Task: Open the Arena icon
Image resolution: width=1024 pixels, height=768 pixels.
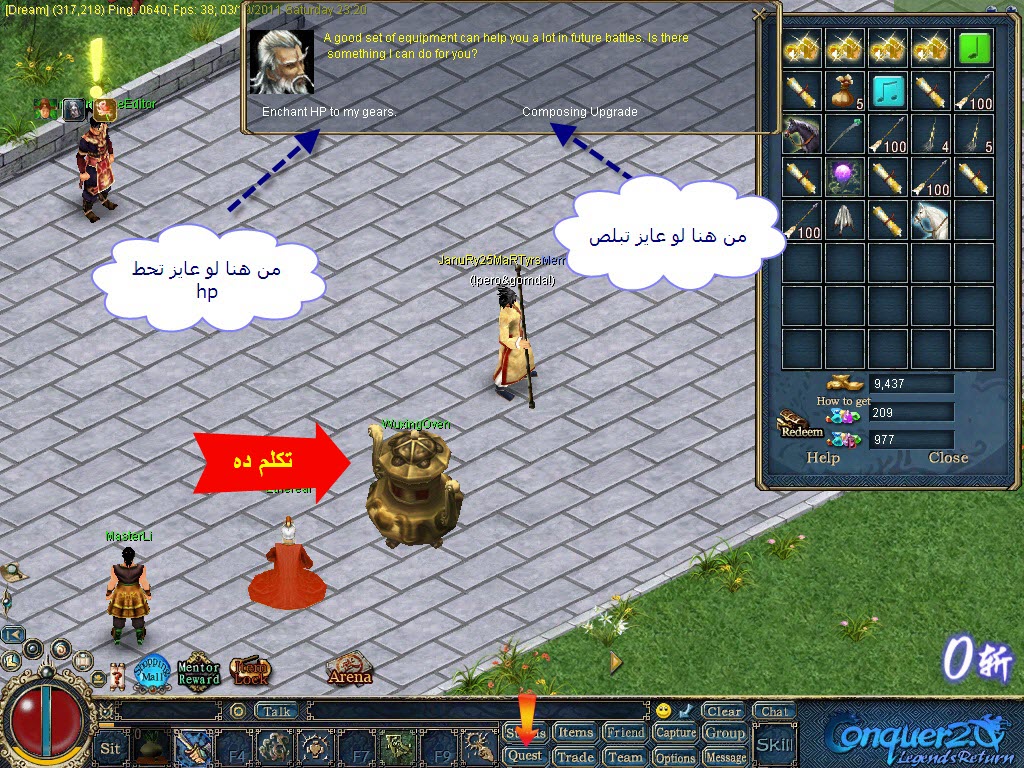Action: click(x=349, y=669)
